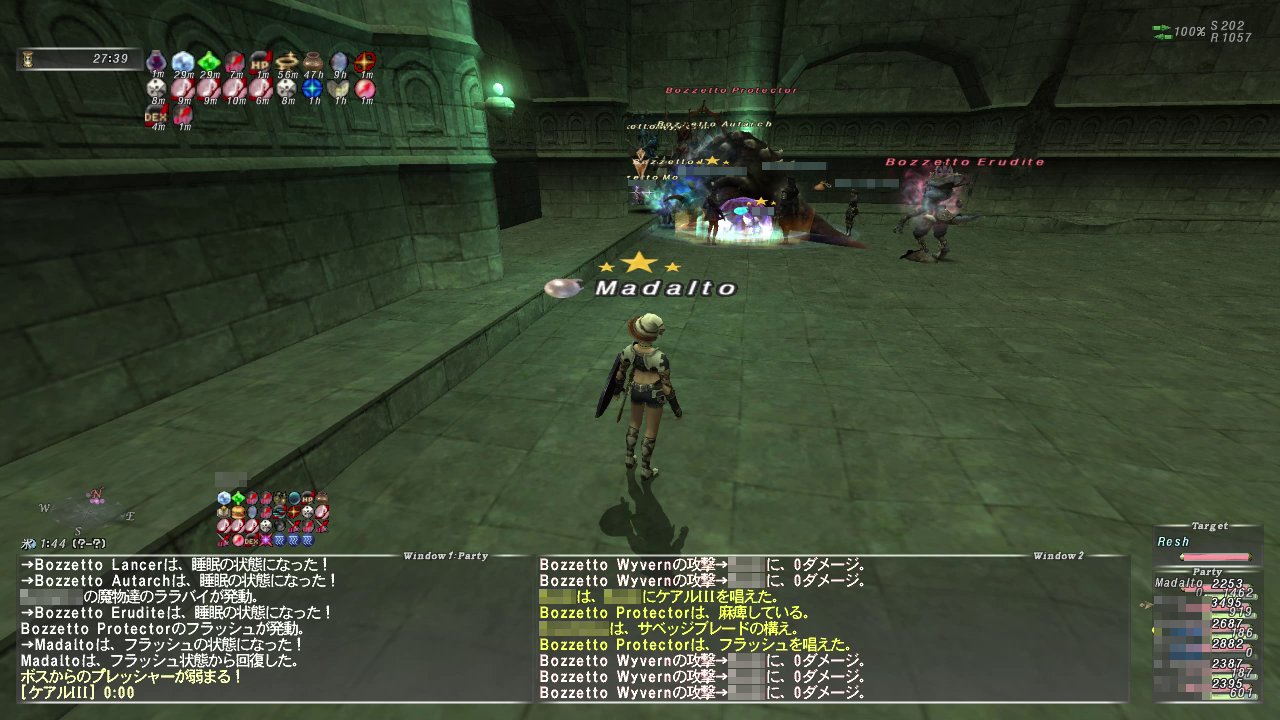Screen dimensions: 1280x720
Task: Click the compass minimap
Action: coord(88,510)
